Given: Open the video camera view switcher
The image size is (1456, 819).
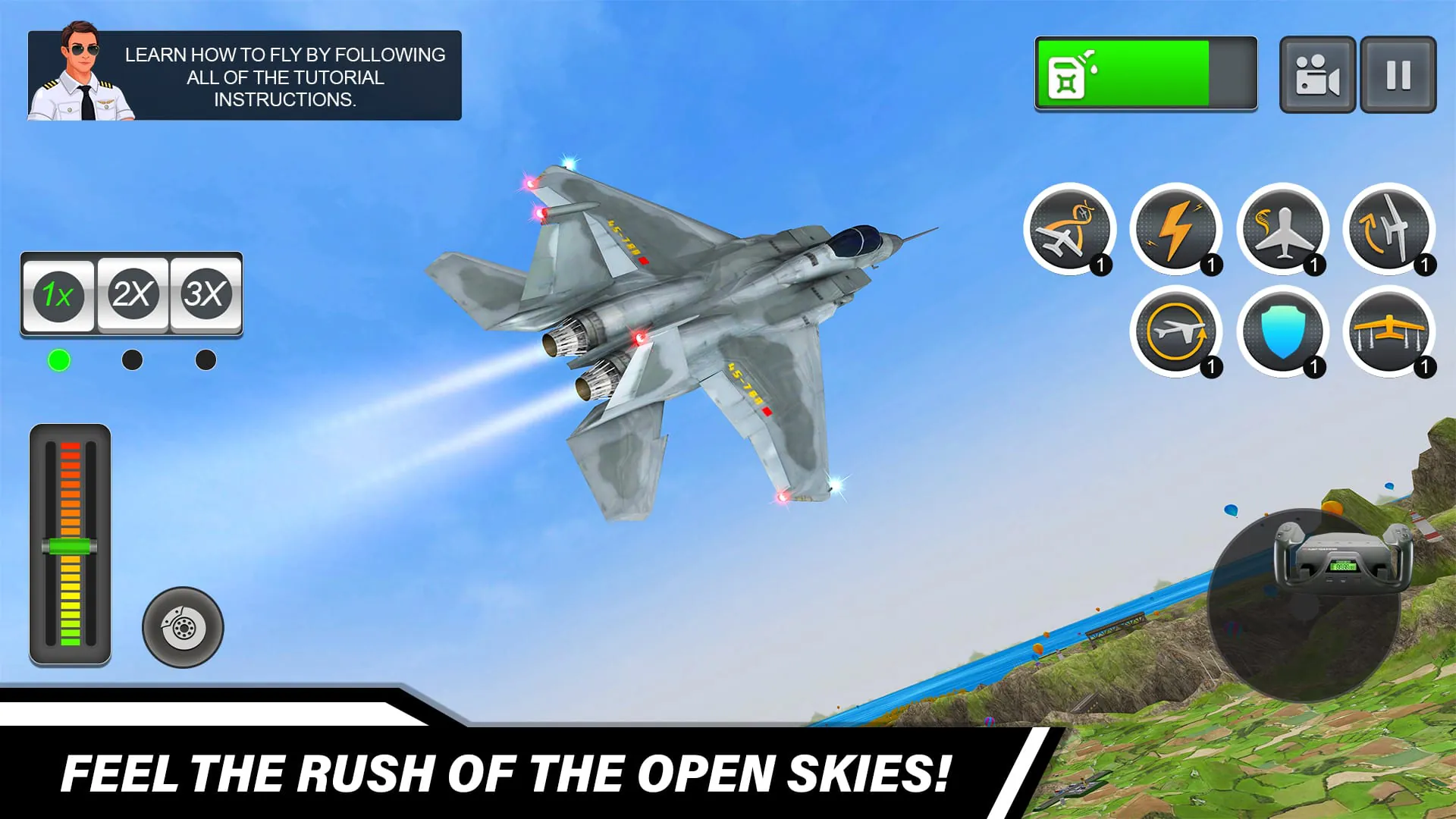Looking at the screenshot, I should (1317, 74).
